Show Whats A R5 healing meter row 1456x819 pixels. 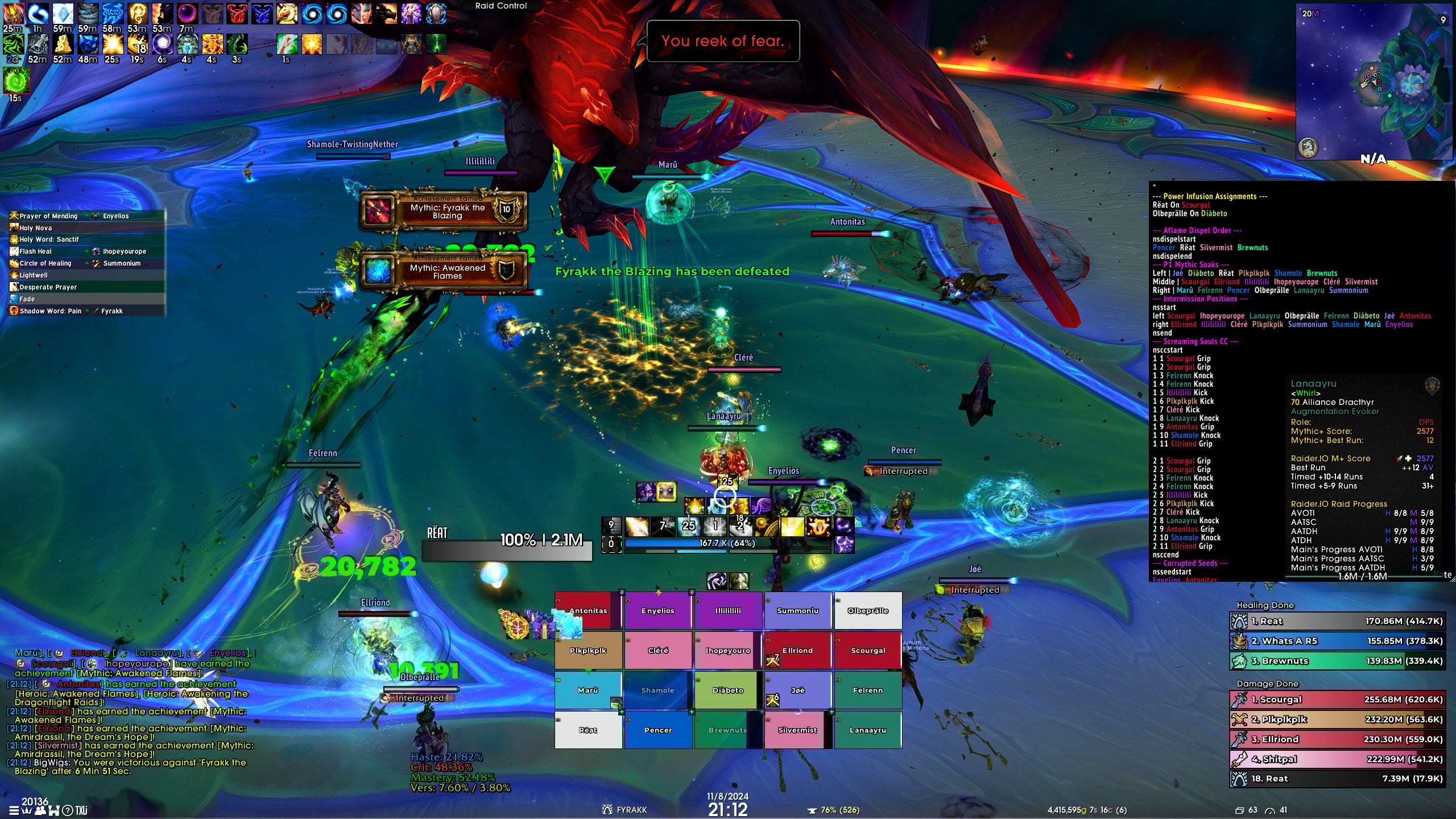tap(1338, 641)
